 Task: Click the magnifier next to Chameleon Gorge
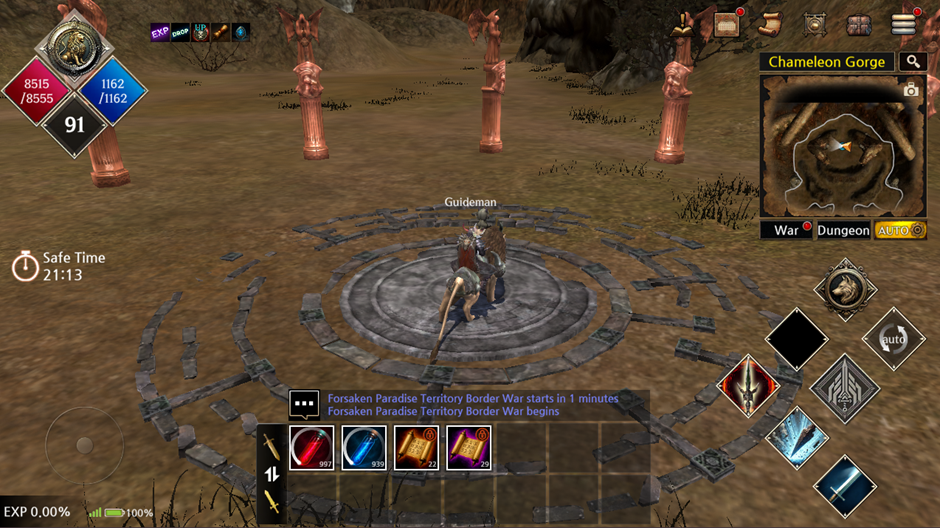pos(912,62)
